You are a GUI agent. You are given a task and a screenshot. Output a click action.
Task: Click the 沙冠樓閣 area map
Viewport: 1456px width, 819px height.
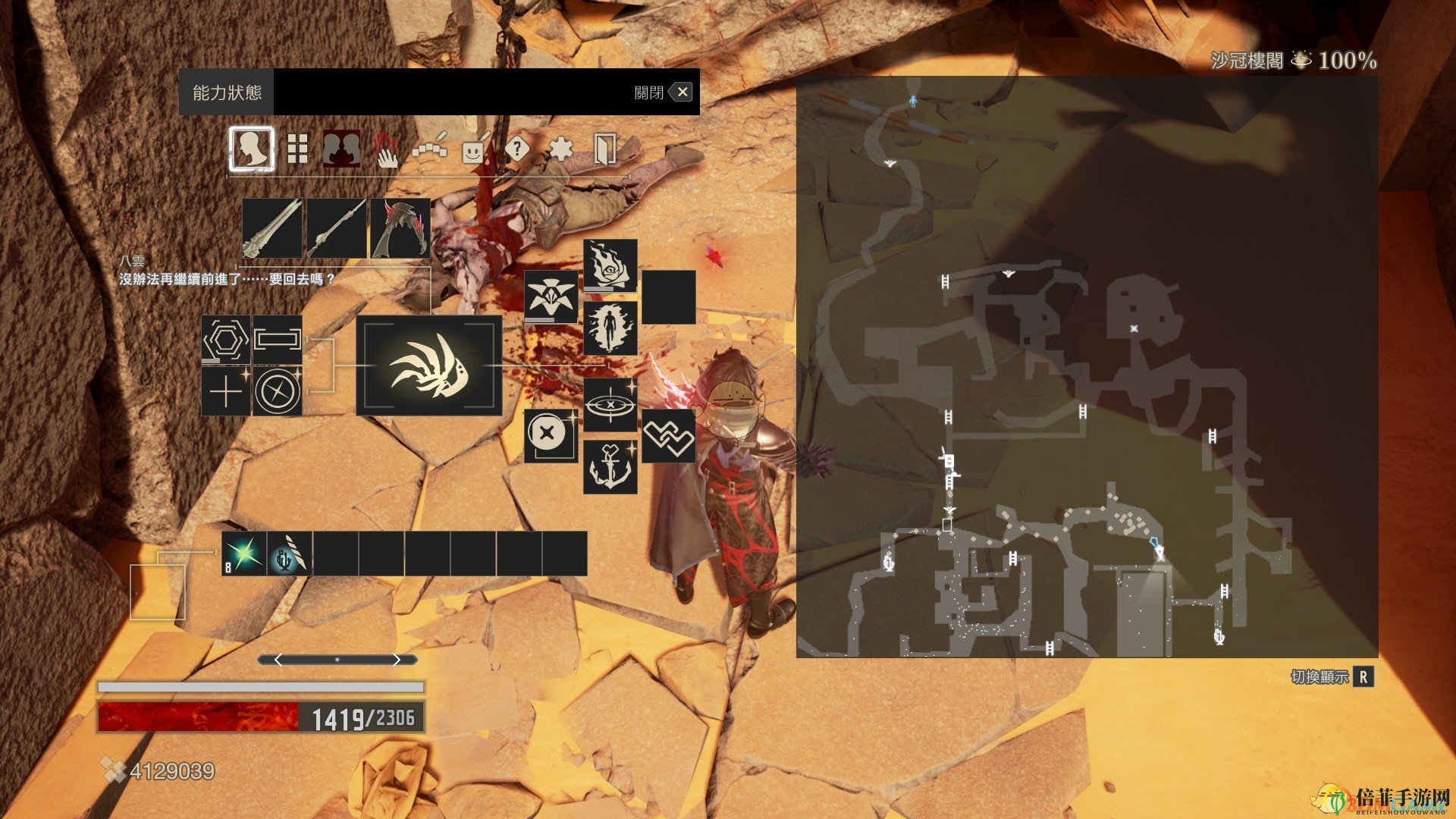pos(1087,366)
